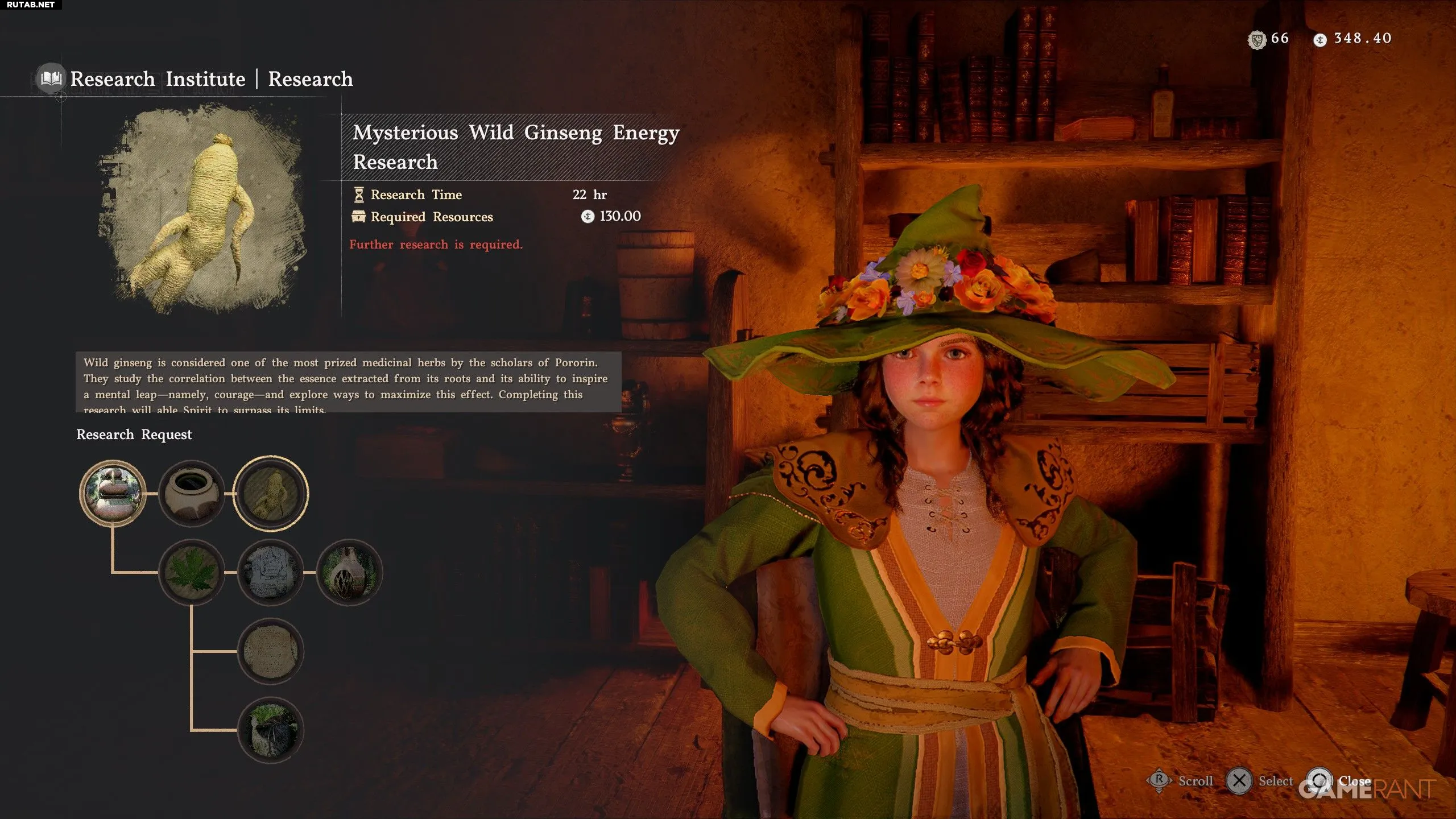Click the Research Institute book icon
This screenshot has height=819, width=1456.
tap(51, 78)
